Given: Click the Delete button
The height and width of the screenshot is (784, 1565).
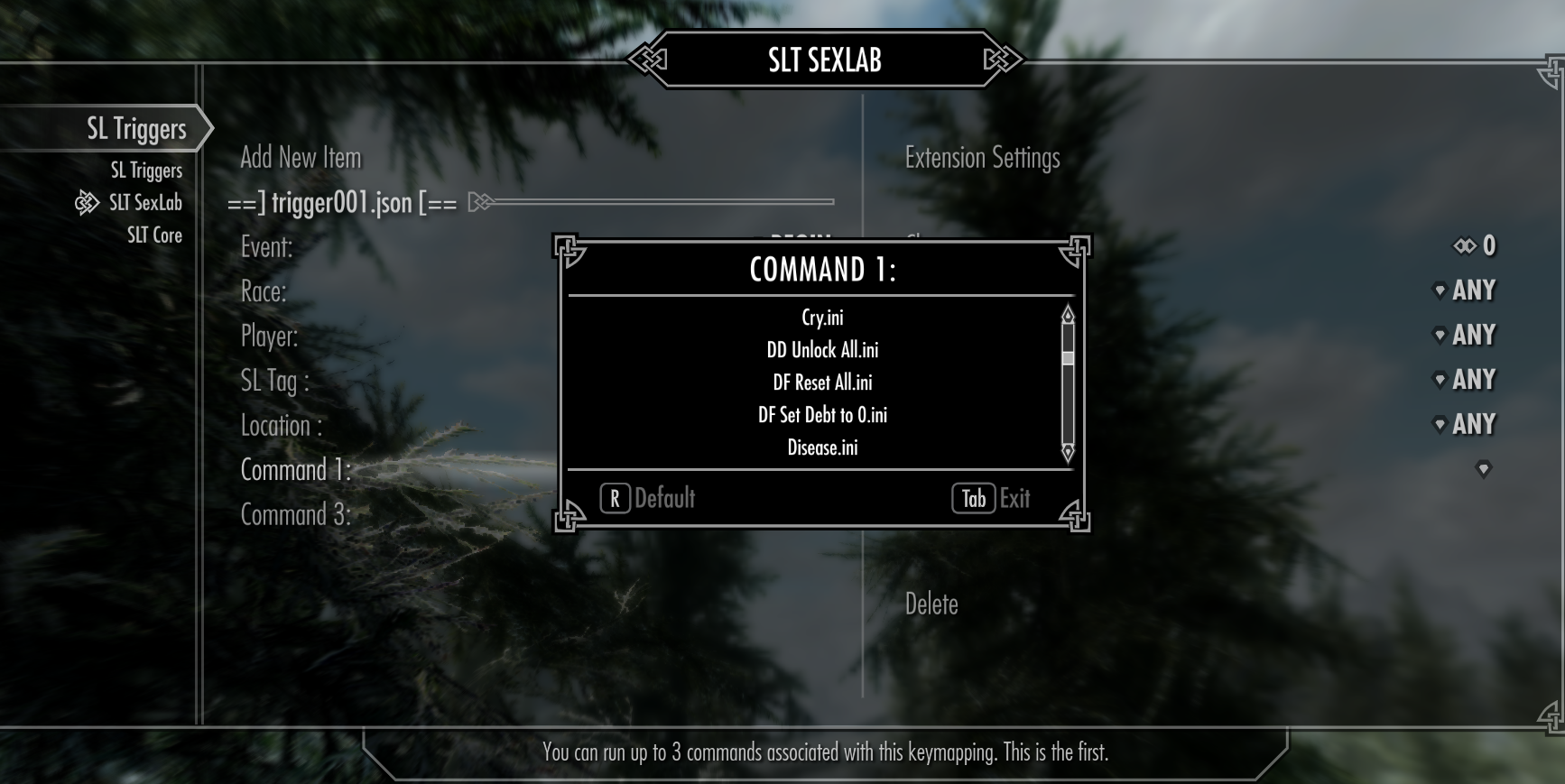Looking at the screenshot, I should [931, 604].
